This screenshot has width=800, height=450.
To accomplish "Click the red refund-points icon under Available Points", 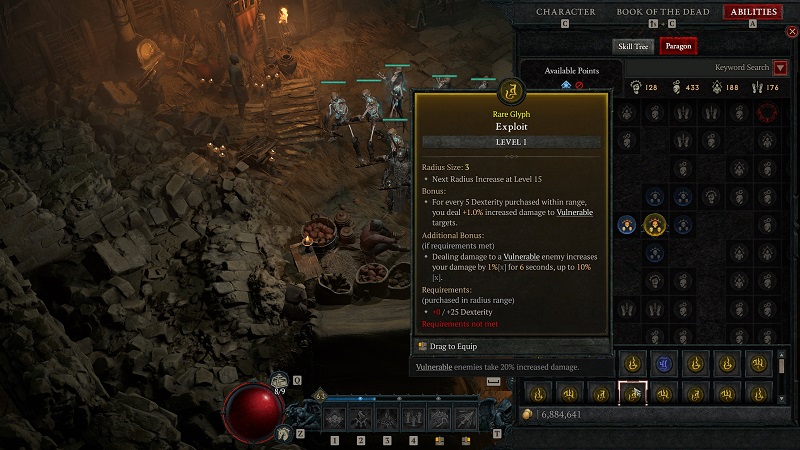I will click(x=579, y=85).
